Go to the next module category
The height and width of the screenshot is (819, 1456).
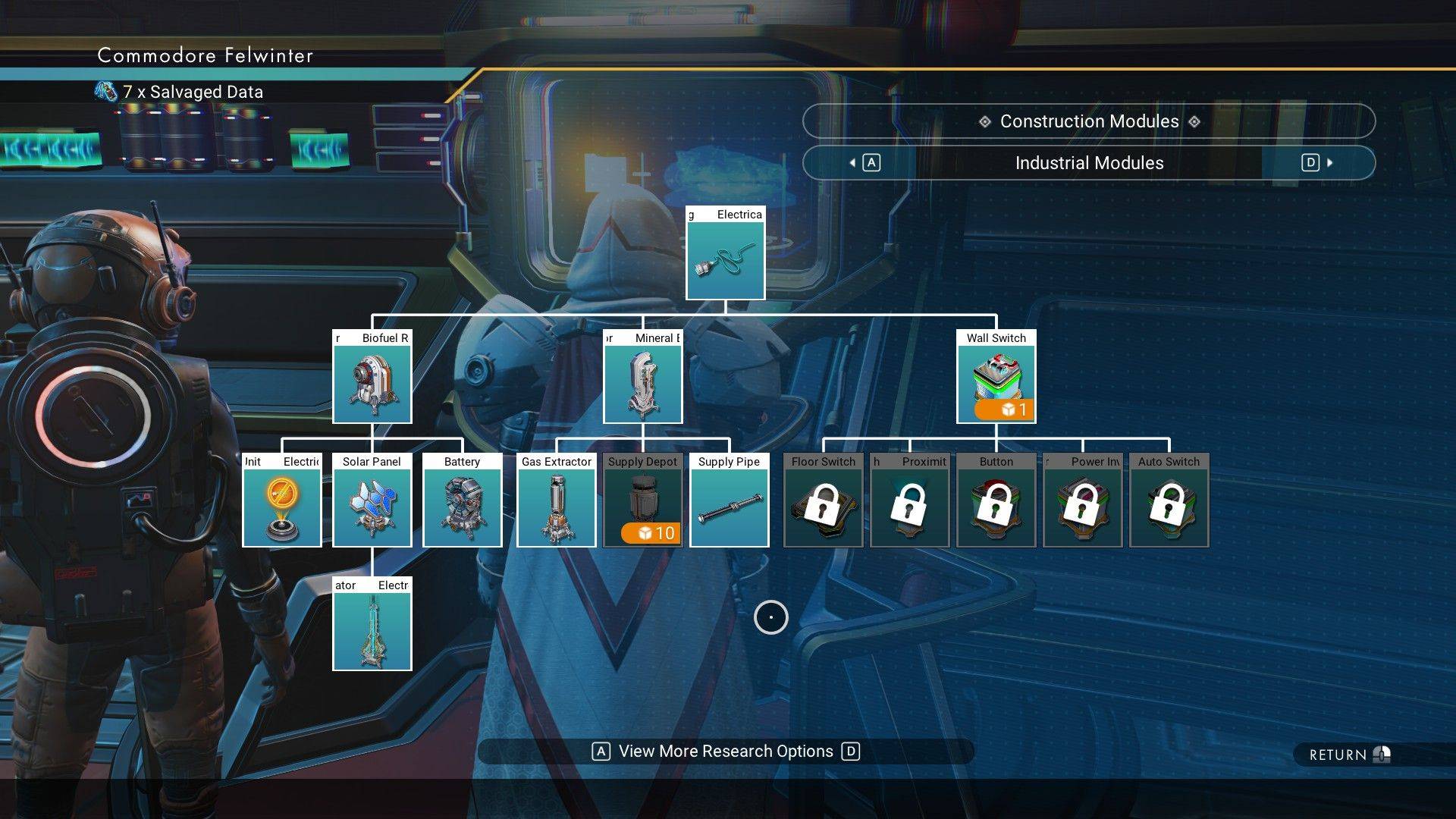pos(1316,163)
